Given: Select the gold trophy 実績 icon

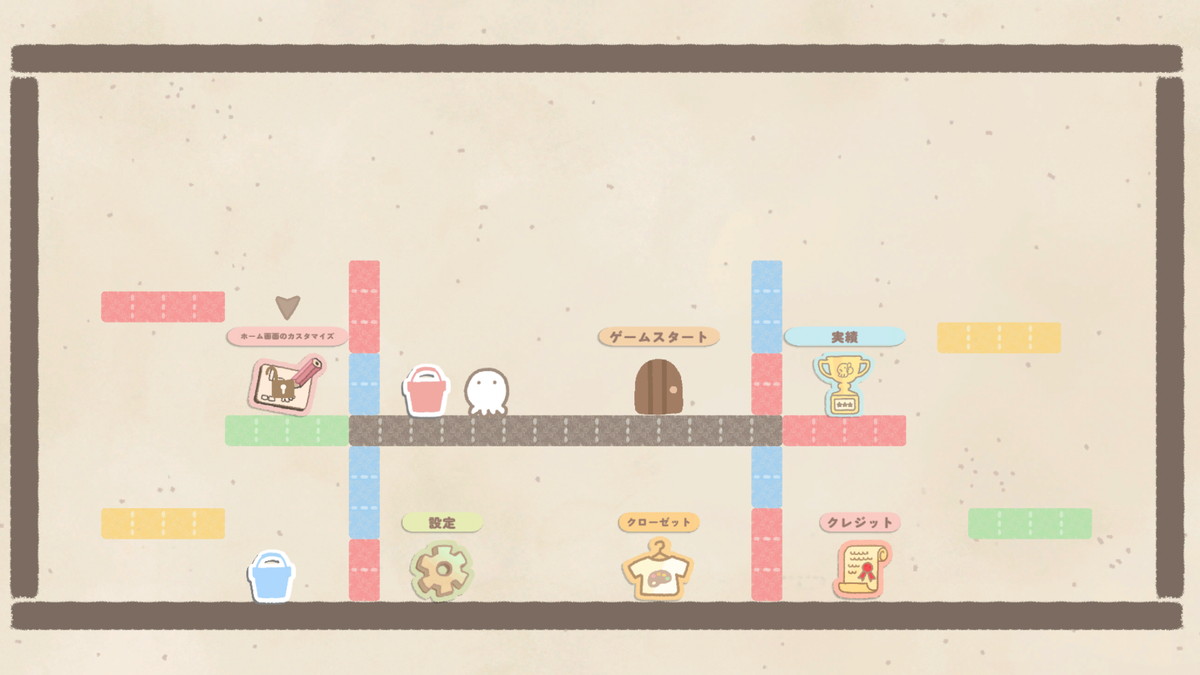Looking at the screenshot, I should 843,385.
